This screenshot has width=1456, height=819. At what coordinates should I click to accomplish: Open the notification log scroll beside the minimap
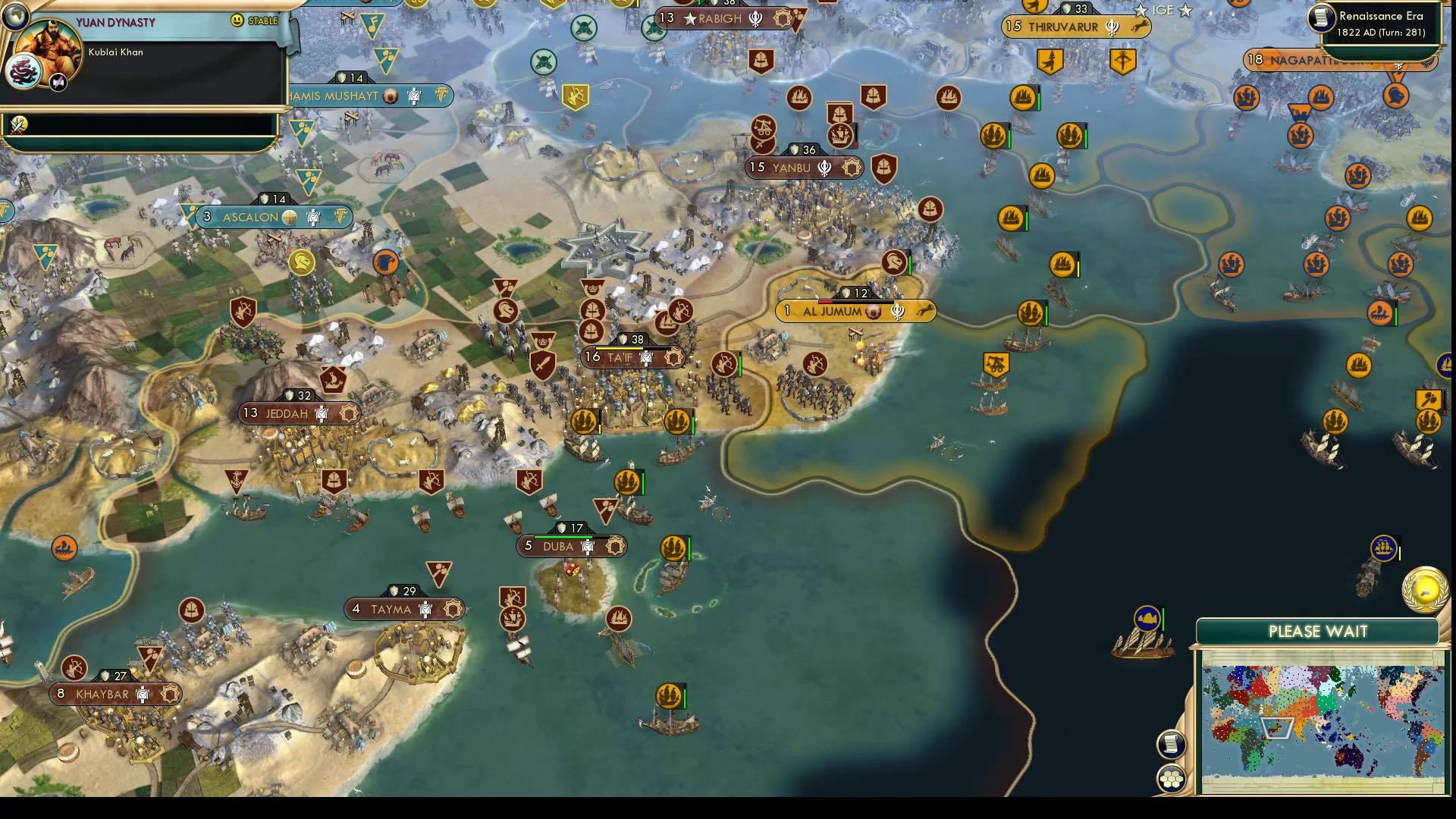coord(1170,744)
